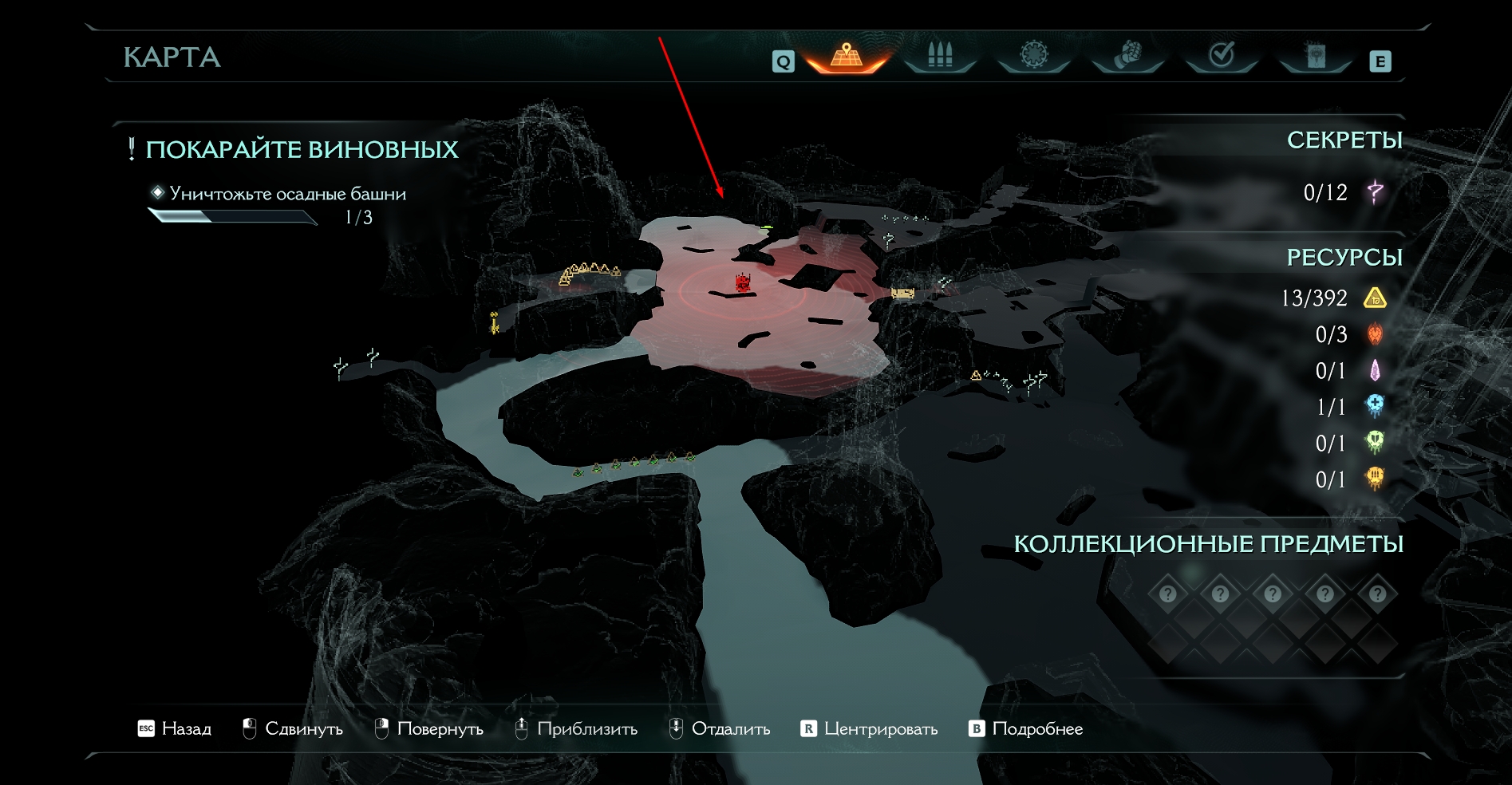1512x785 pixels.
Task: Switch to the ammo bullets tab
Action: click(940, 56)
